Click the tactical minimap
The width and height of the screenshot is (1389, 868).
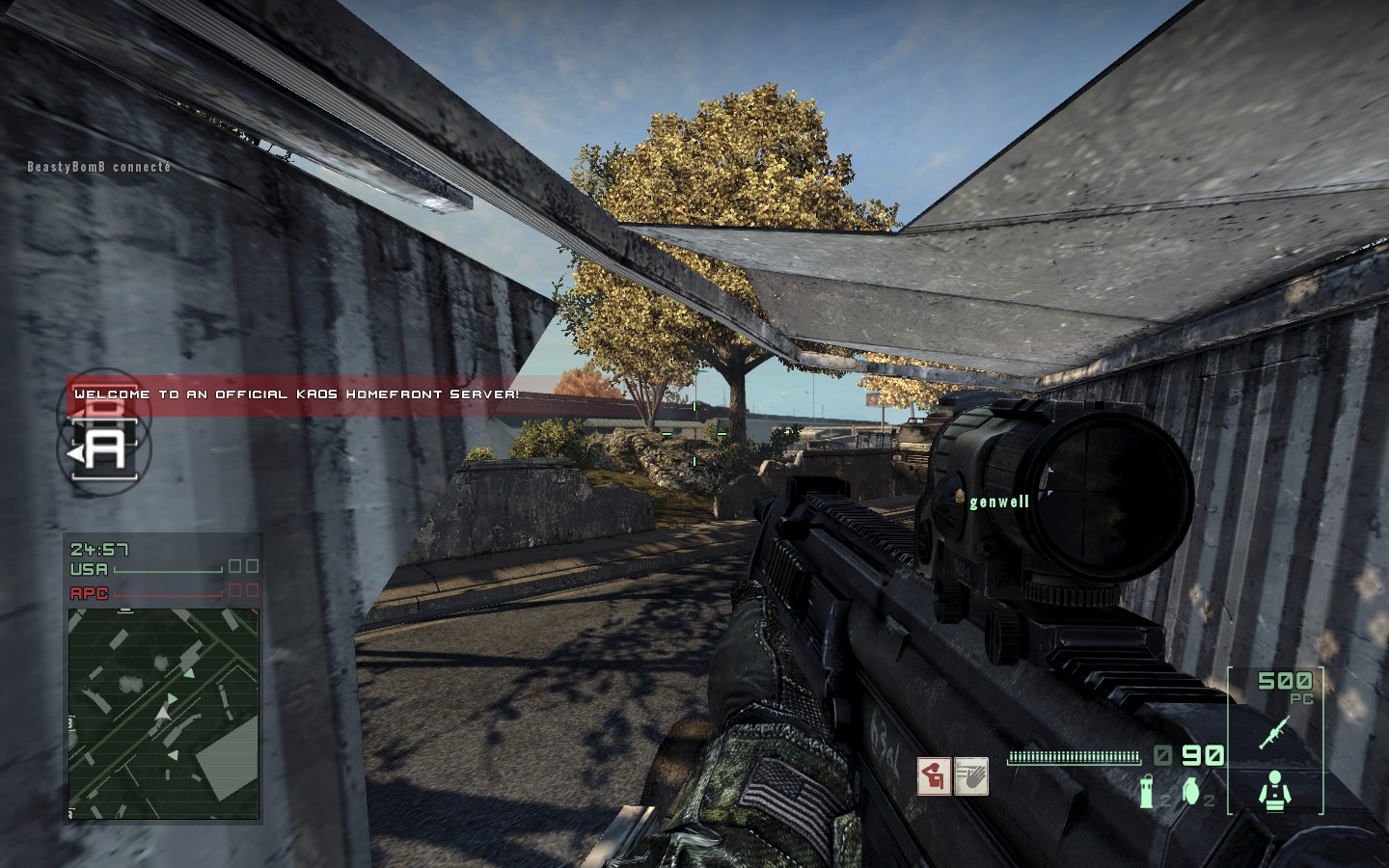[x=163, y=712]
